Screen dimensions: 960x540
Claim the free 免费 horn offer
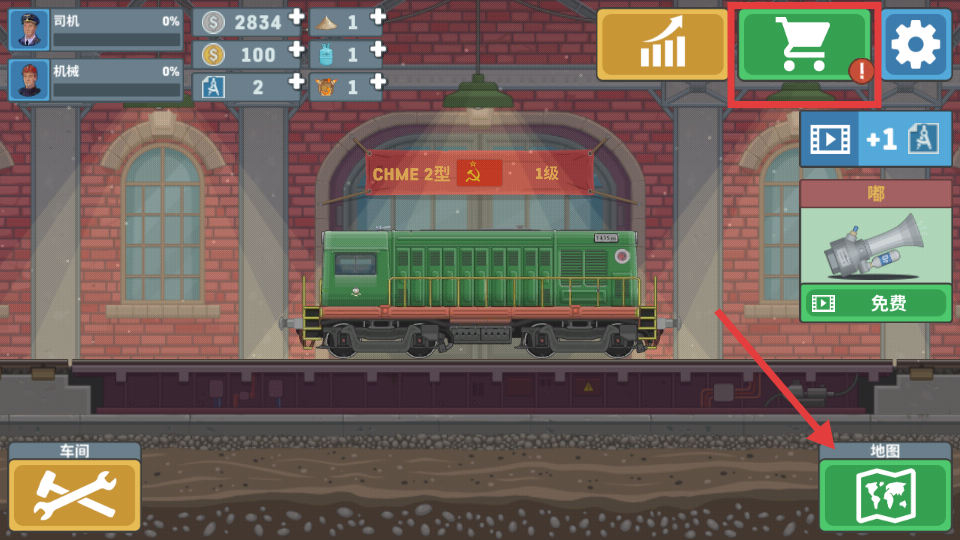coord(875,303)
